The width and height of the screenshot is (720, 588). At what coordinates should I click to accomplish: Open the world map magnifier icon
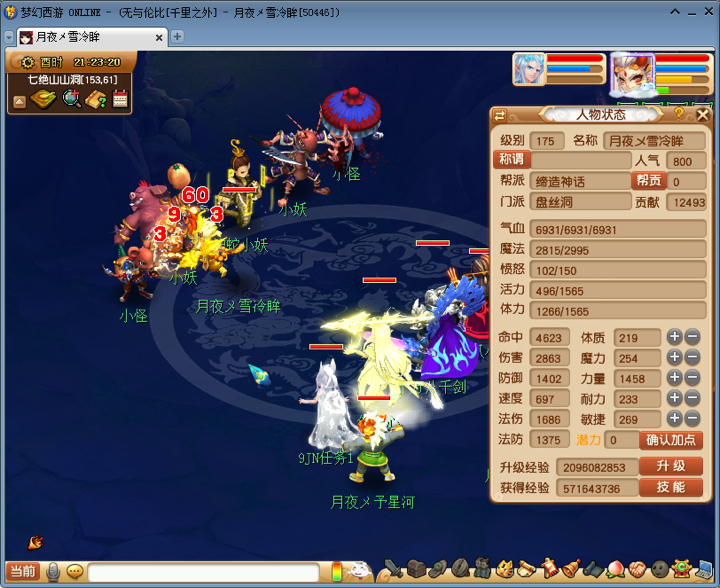72,99
